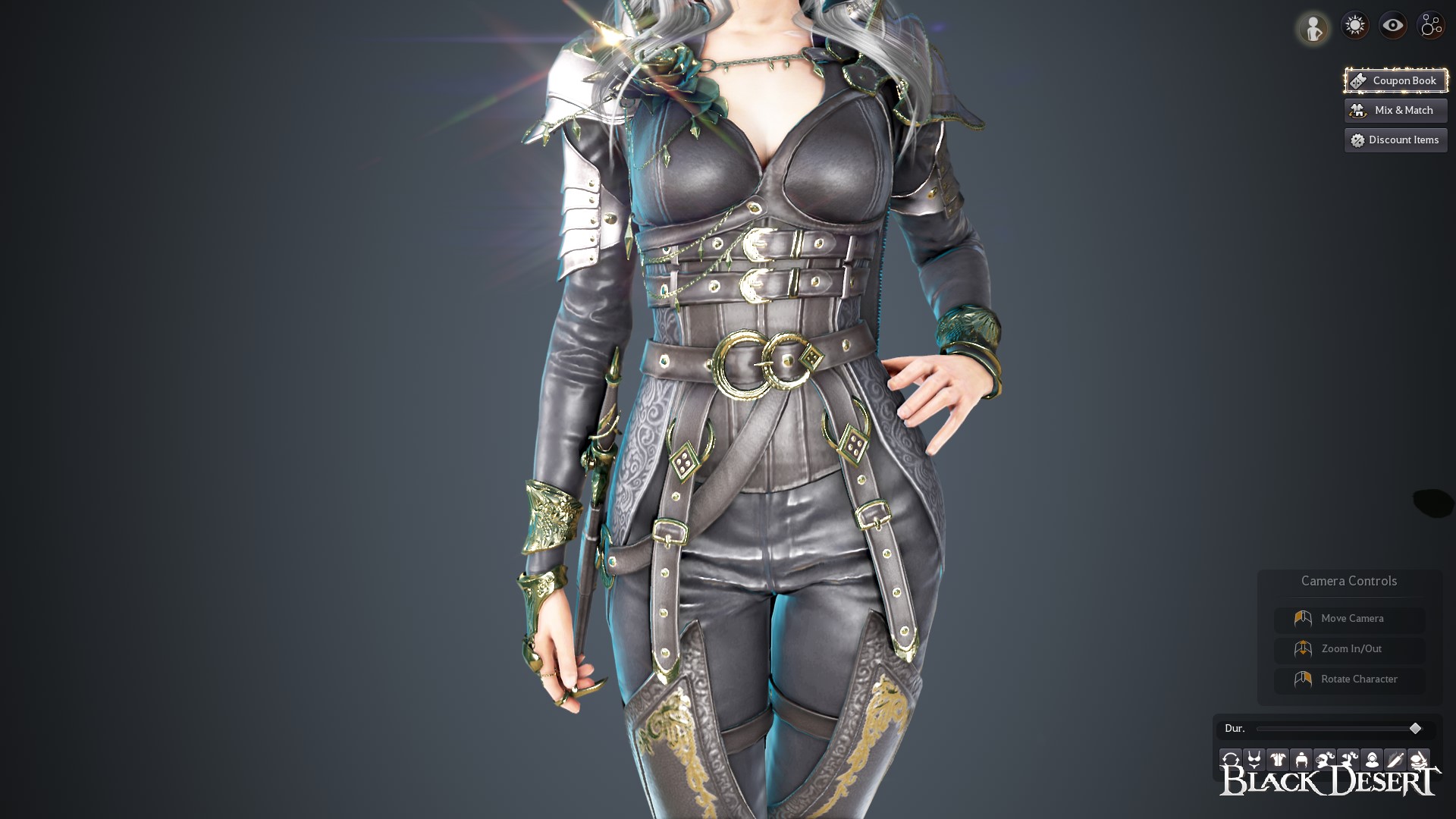Adjust the Dur. durability slider
This screenshot has height=819, width=1456.
tap(1415, 728)
